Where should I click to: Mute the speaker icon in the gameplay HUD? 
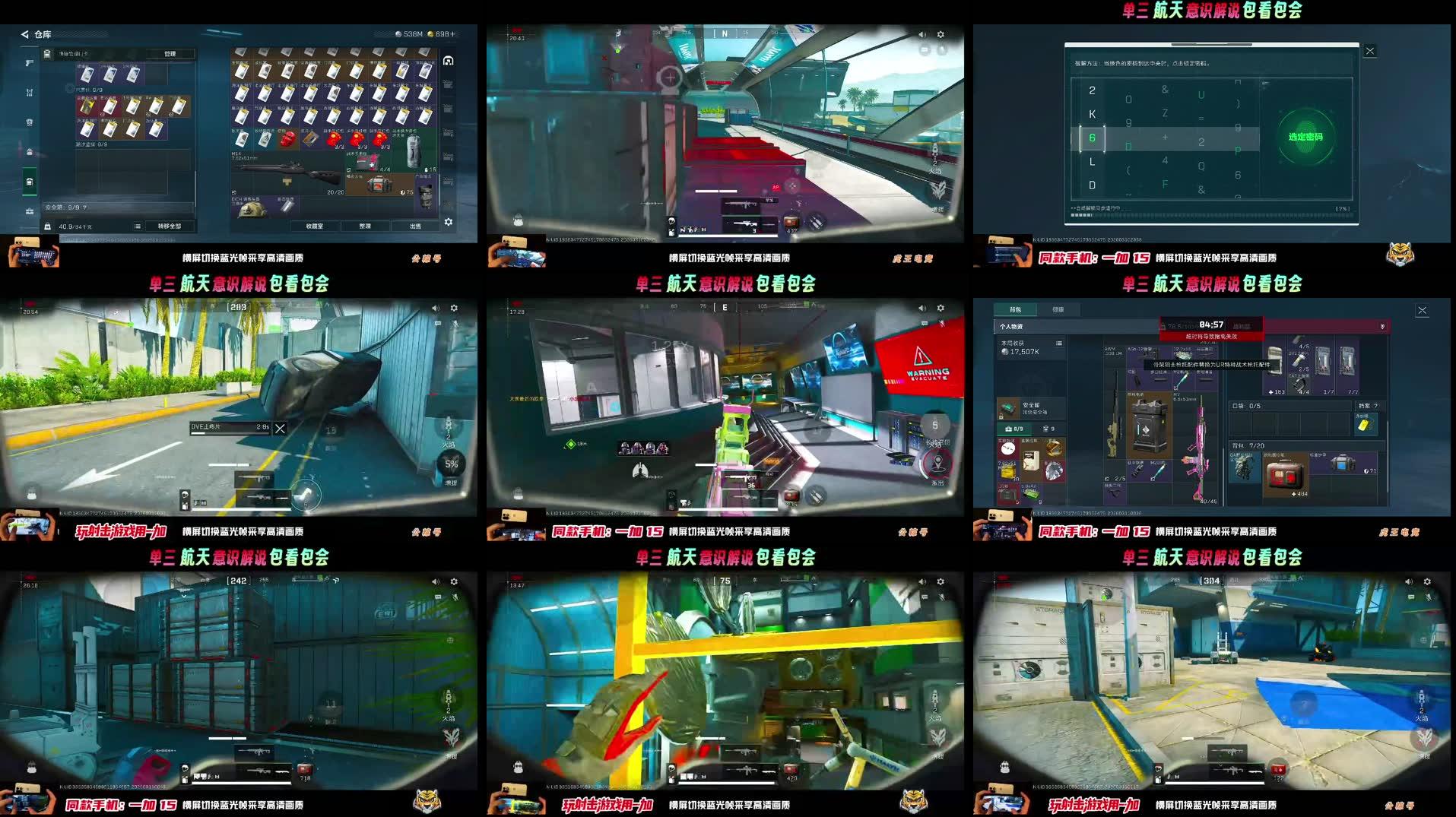[x=920, y=33]
